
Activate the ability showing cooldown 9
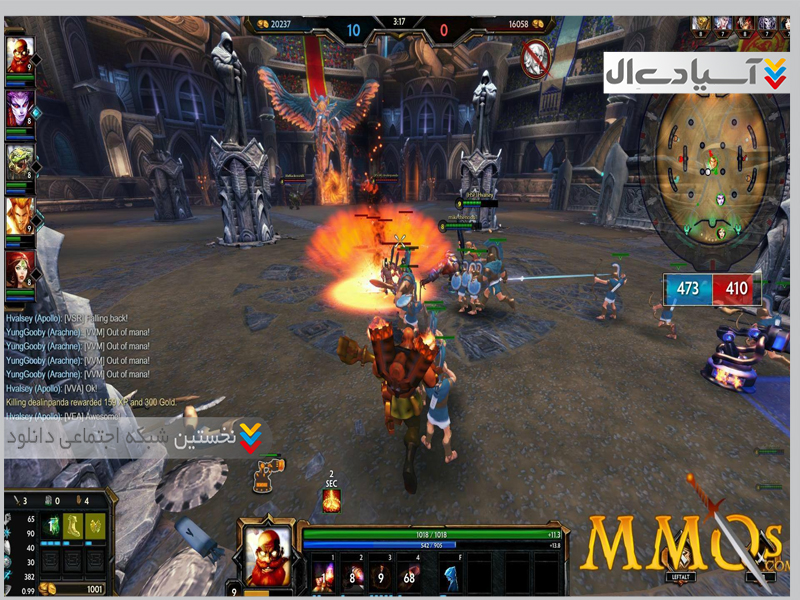(x=379, y=575)
